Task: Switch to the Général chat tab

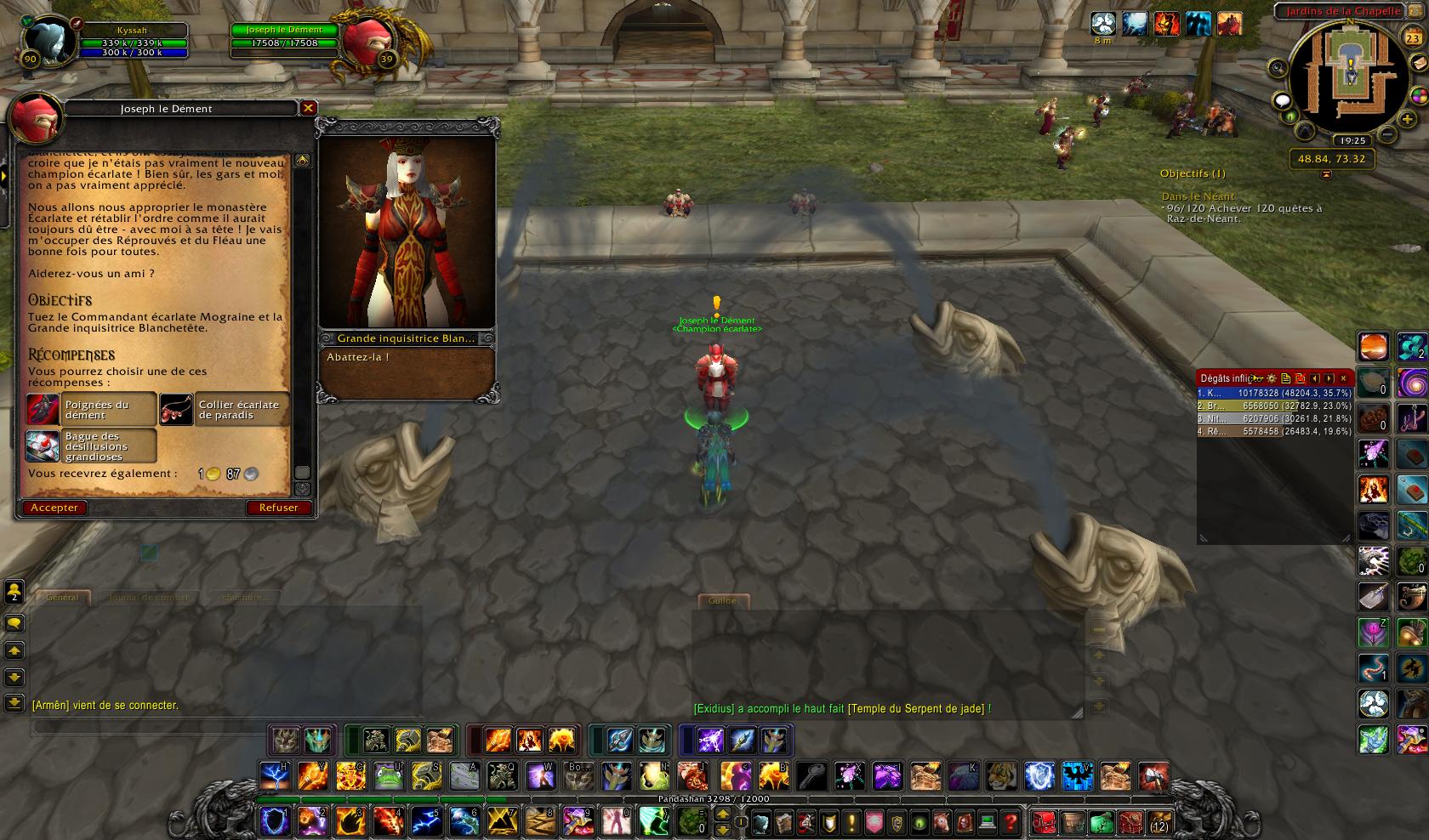Action: (x=62, y=598)
